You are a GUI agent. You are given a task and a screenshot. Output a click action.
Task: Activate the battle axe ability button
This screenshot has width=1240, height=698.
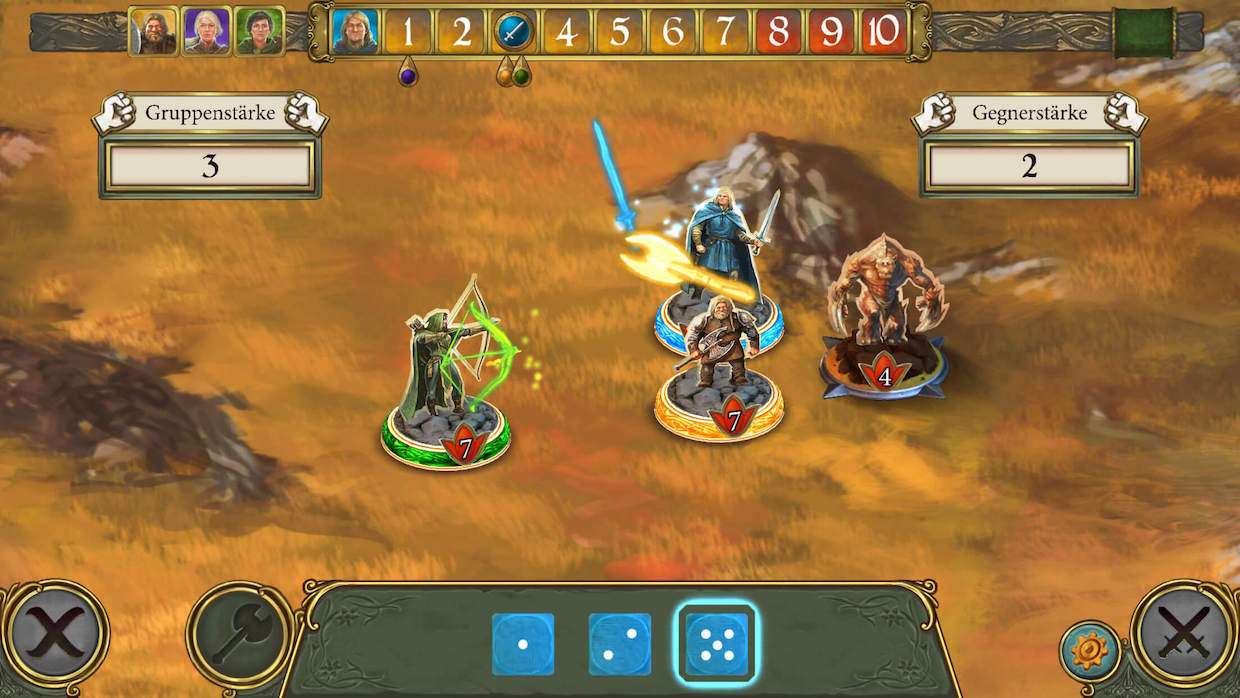239,634
